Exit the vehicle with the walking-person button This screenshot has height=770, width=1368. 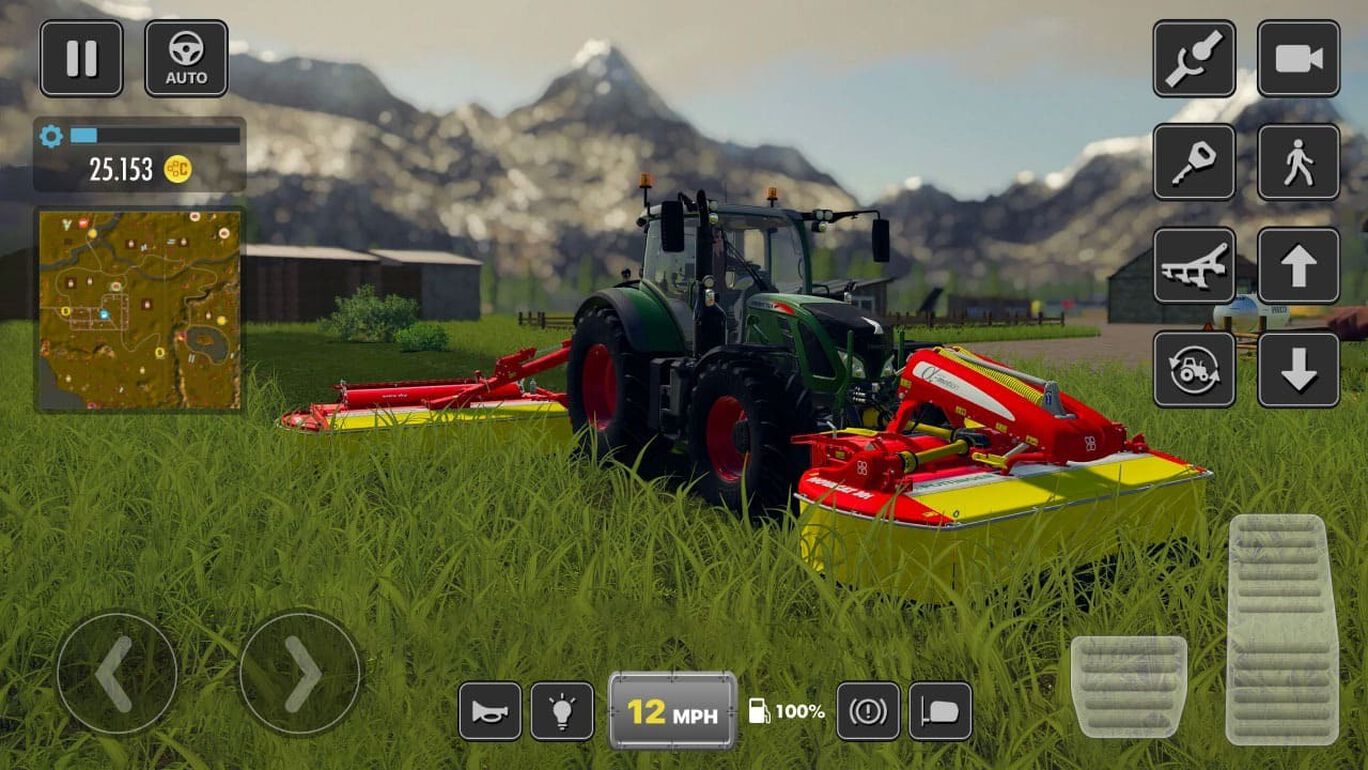point(1298,162)
